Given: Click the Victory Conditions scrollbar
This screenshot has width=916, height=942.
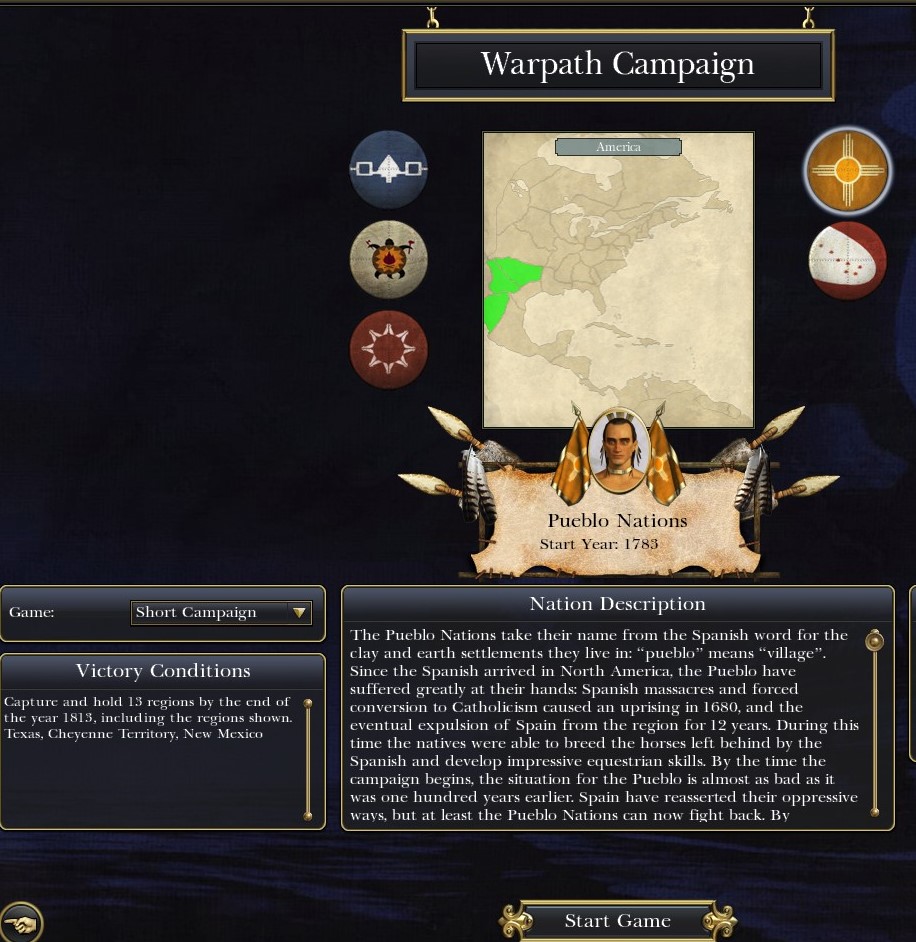Looking at the screenshot, I should tap(308, 760).
